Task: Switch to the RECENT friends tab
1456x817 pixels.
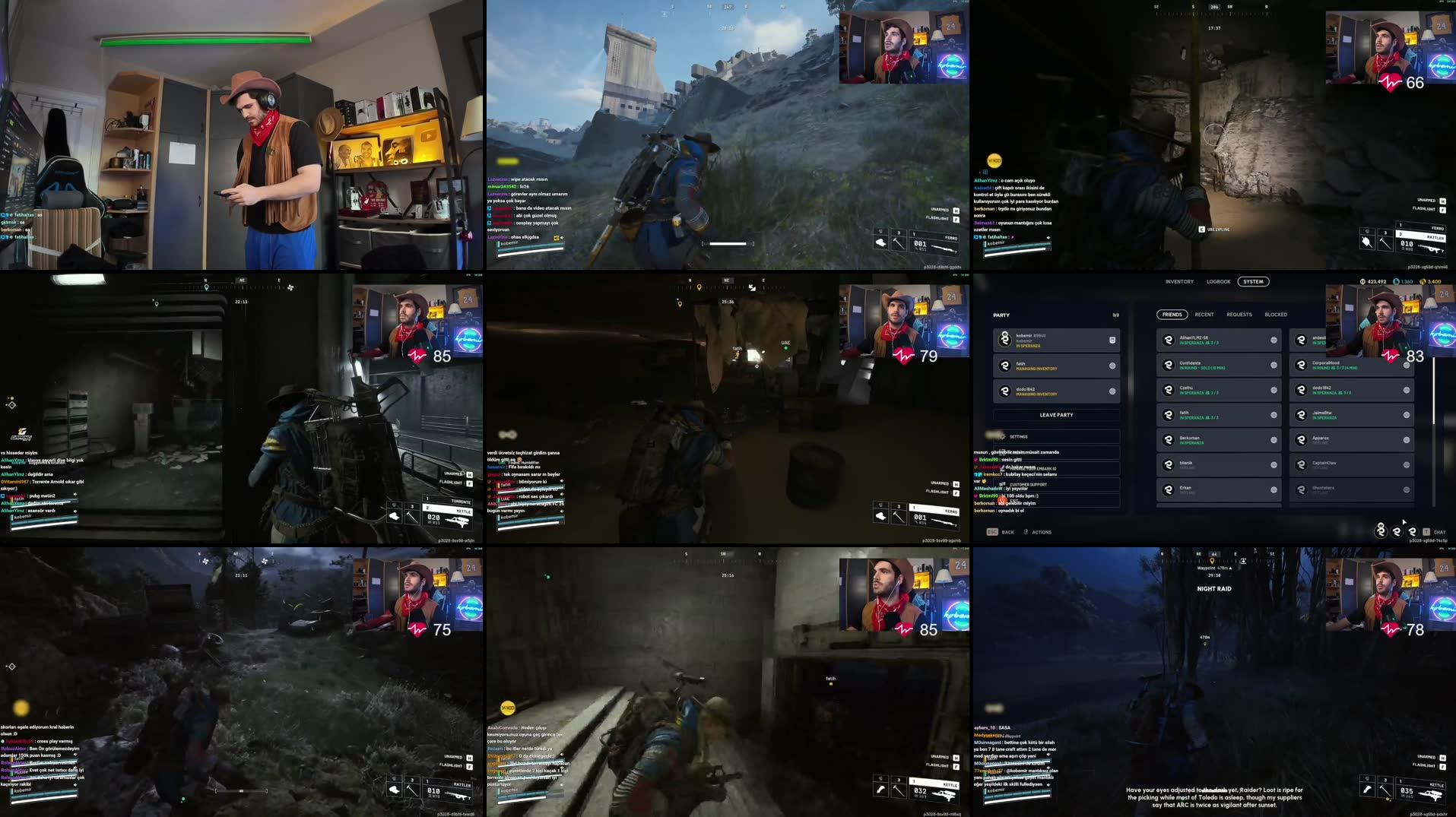Action: coord(1204,315)
